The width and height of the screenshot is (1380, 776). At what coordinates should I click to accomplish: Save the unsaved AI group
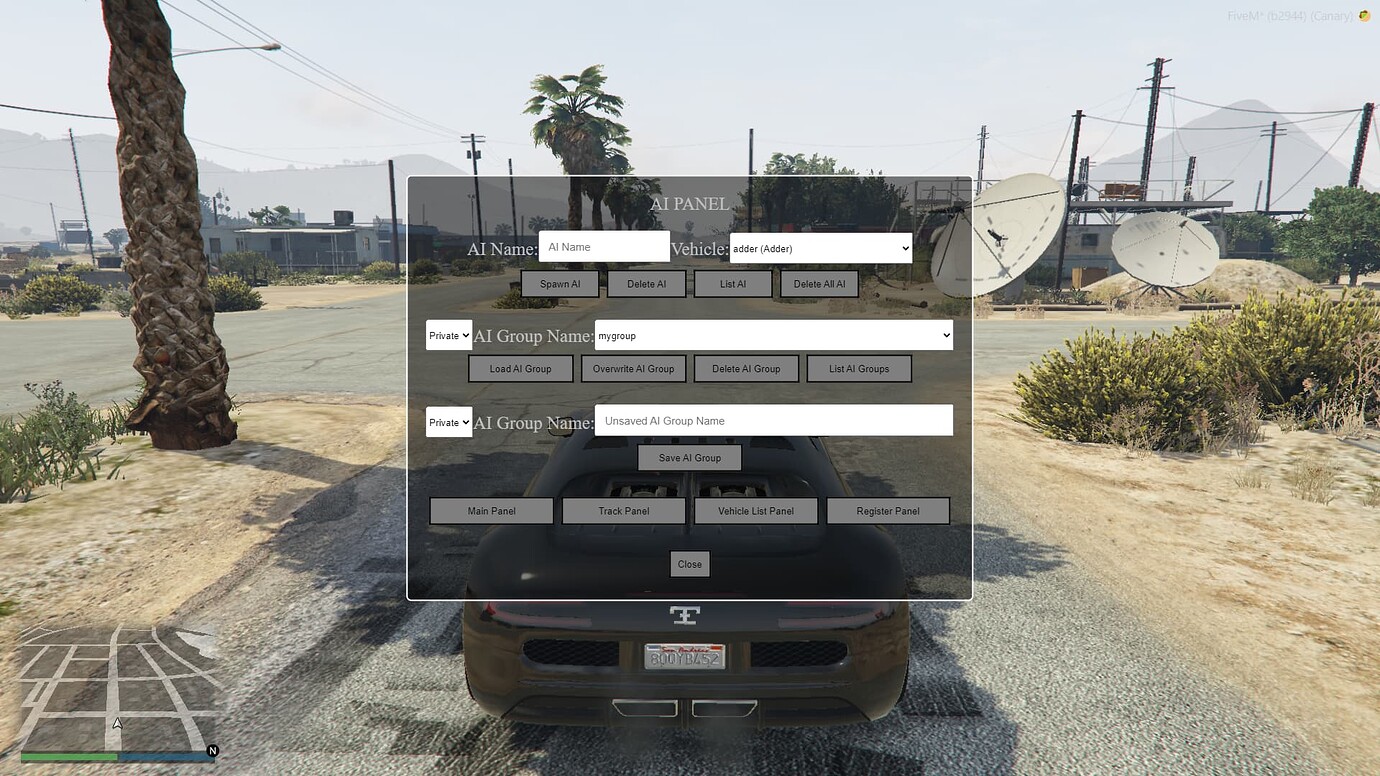click(689, 457)
